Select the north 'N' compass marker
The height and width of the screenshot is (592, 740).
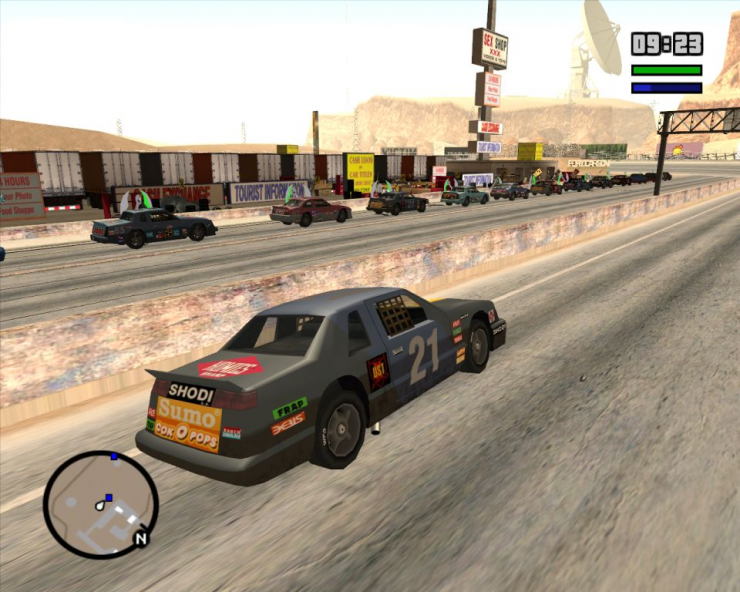point(141,539)
